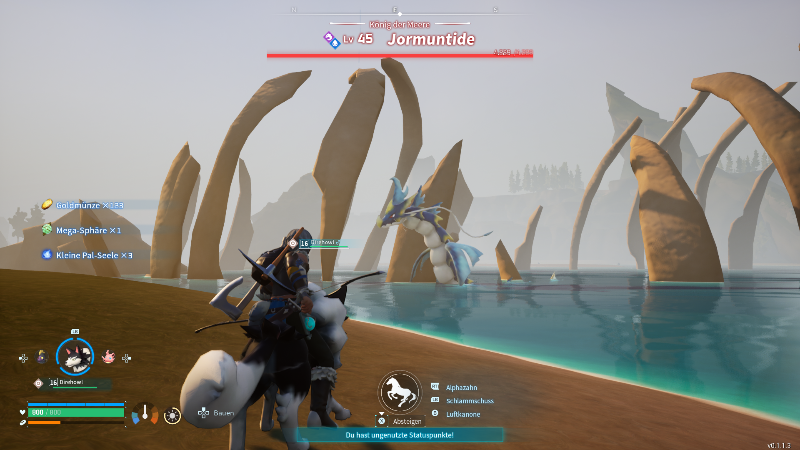
Task: Open the Bauen build option
Action: click(221, 412)
